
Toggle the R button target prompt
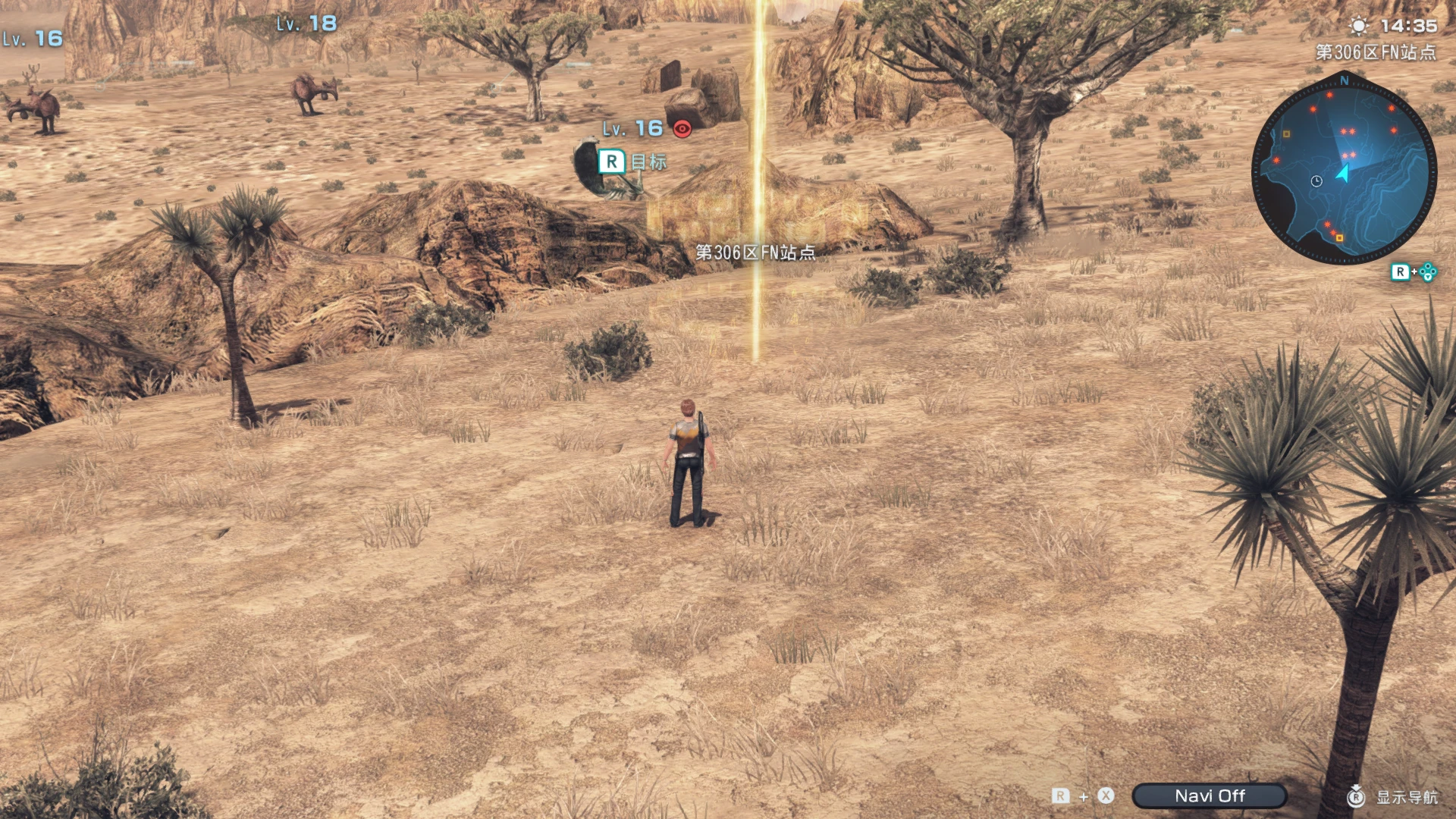[613, 162]
